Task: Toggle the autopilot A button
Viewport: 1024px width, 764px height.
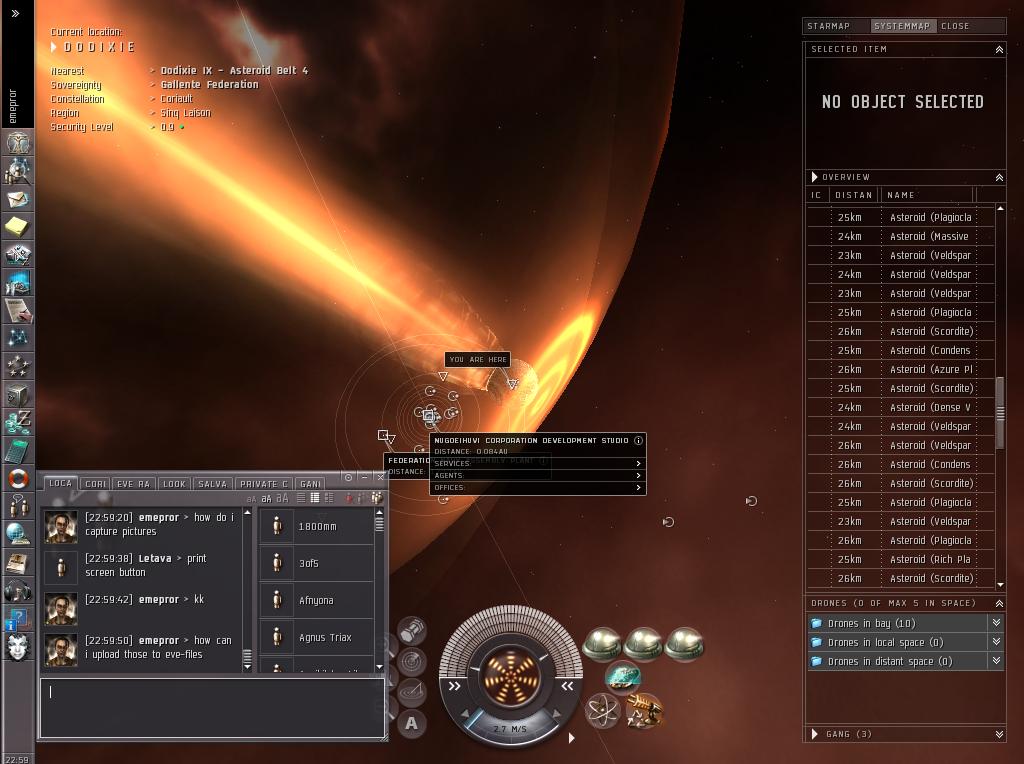Action: (412, 723)
